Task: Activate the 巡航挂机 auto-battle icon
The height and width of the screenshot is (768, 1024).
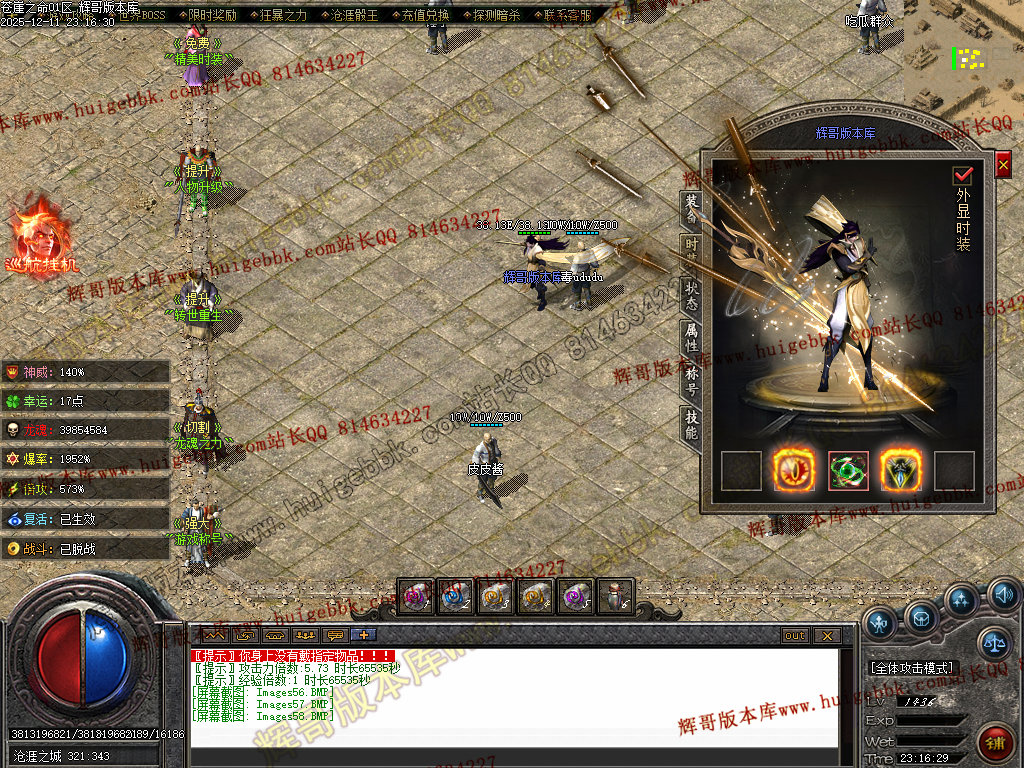Action: (38, 238)
